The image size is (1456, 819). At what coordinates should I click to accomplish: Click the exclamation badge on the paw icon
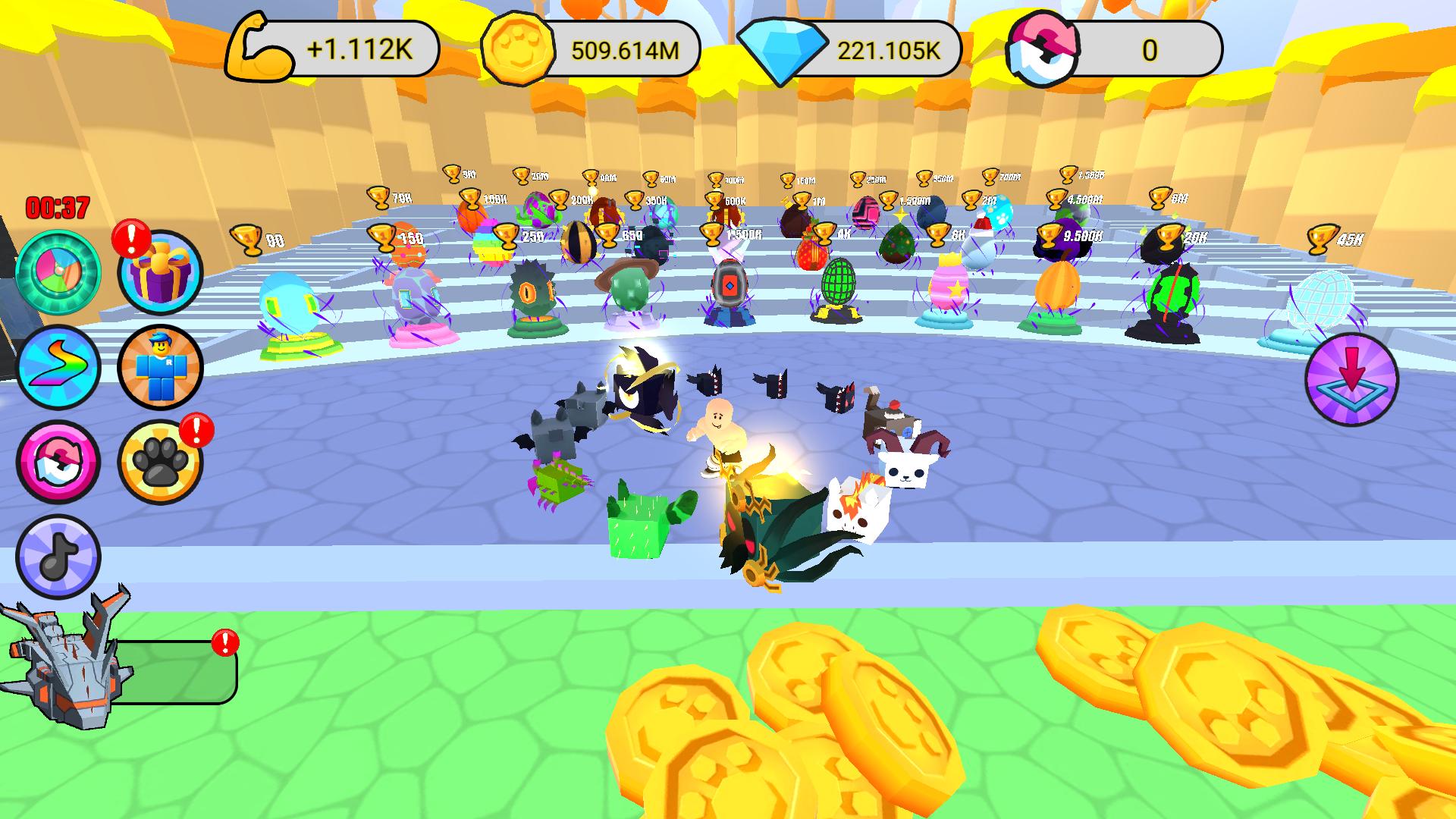coord(196,428)
